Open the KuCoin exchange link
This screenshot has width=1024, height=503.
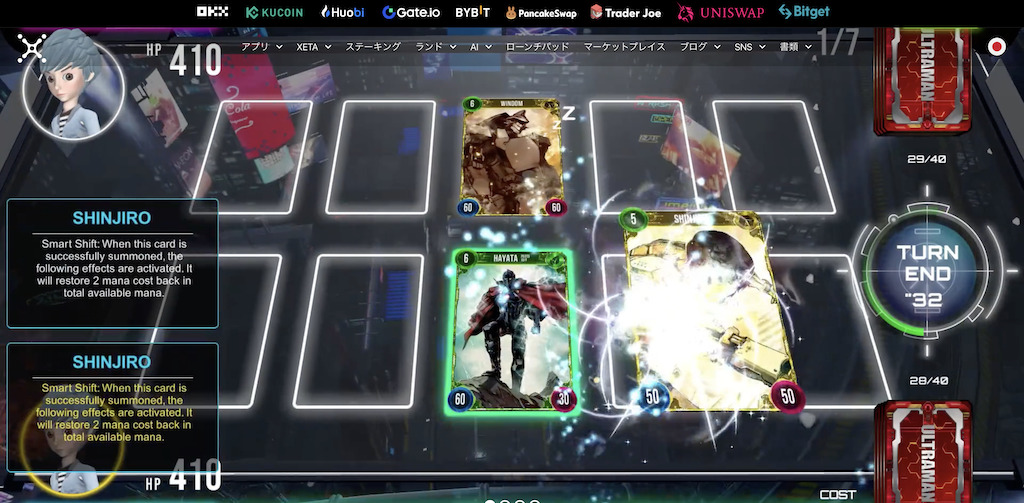tap(274, 13)
